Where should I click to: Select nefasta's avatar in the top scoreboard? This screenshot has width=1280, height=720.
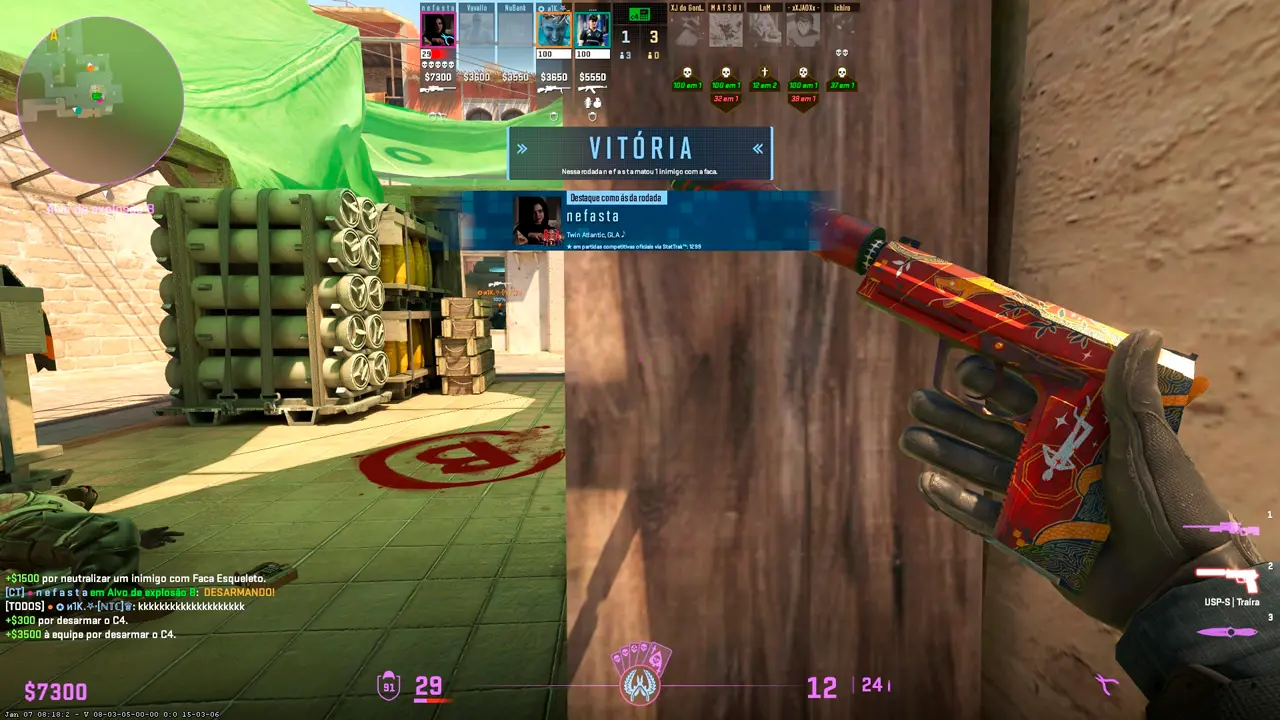[x=438, y=29]
